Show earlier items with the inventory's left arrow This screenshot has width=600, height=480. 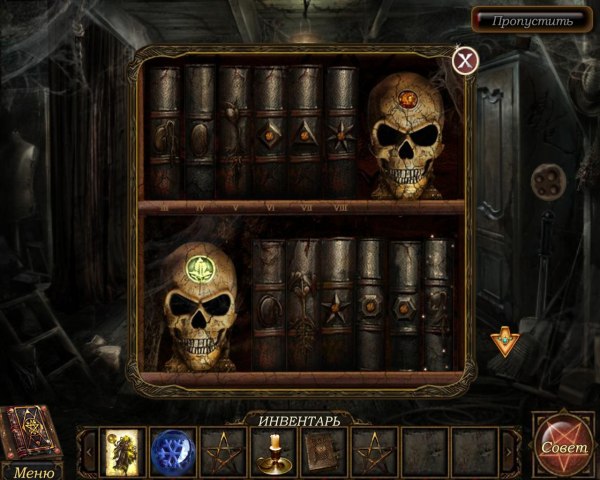tap(87, 451)
